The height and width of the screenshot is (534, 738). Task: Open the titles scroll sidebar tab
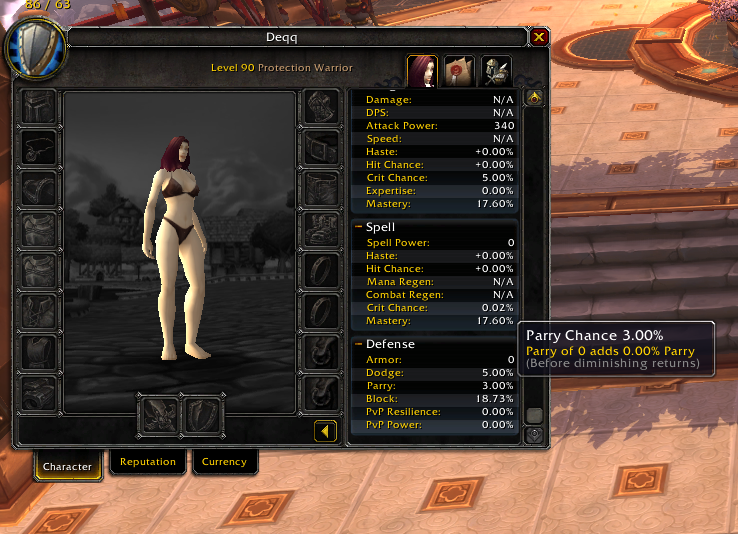point(459,70)
